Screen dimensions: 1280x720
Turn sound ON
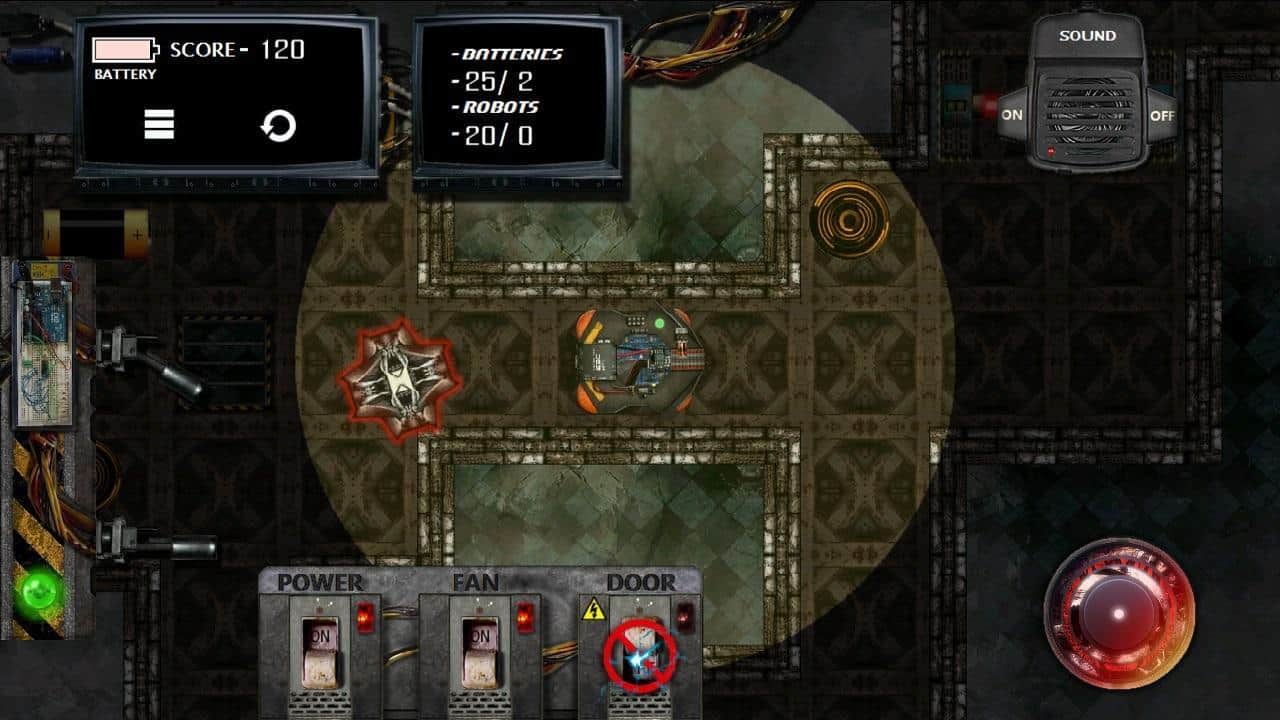1012,115
